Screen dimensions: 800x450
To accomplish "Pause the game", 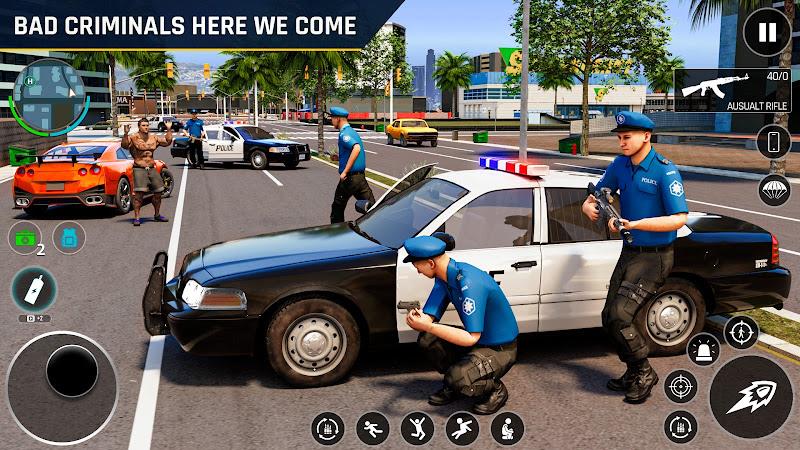I will [767, 32].
